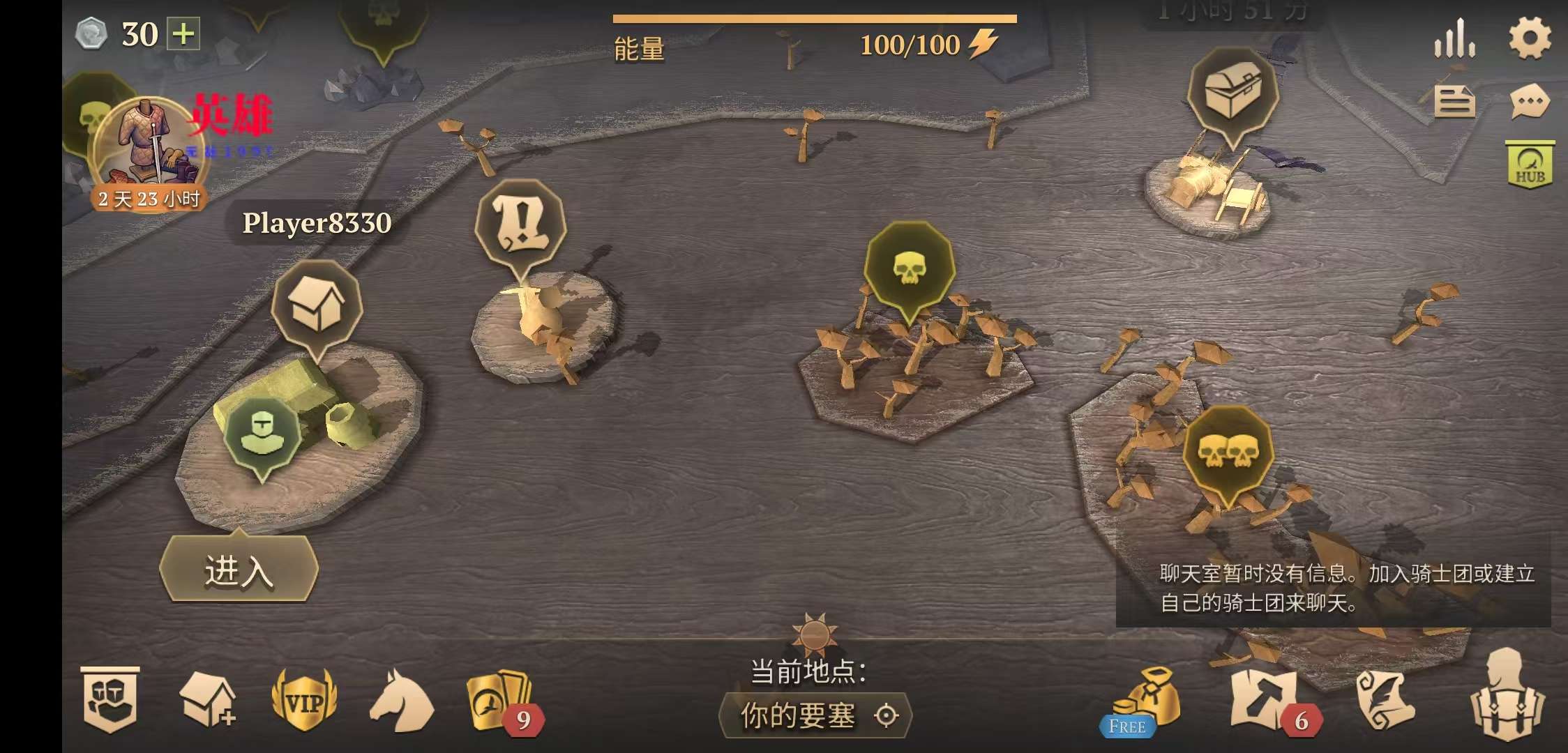
Task: Tap the green plus to add silver
Action: [183, 34]
